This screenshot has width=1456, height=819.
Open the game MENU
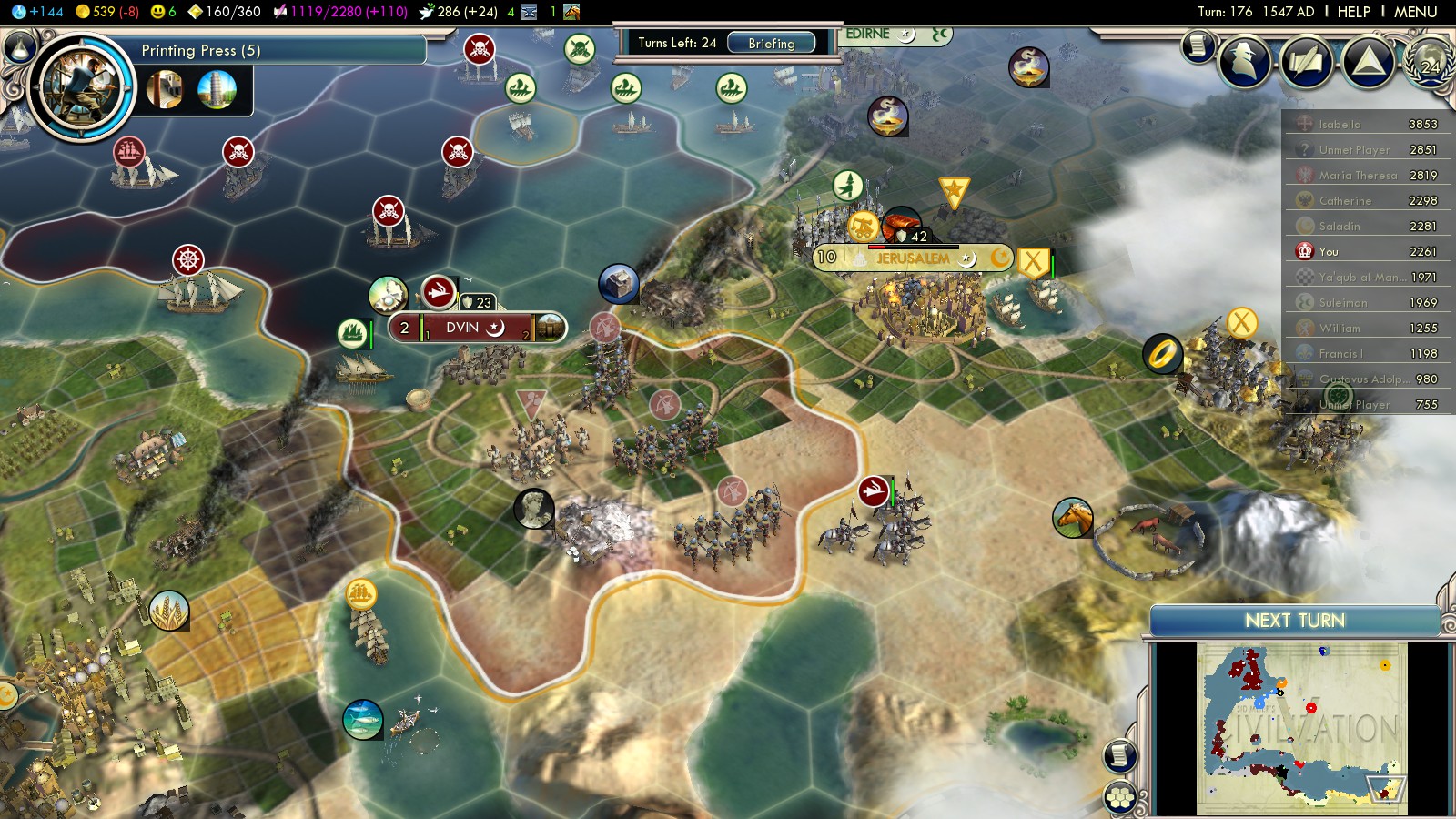pyautogui.click(x=1415, y=12)
